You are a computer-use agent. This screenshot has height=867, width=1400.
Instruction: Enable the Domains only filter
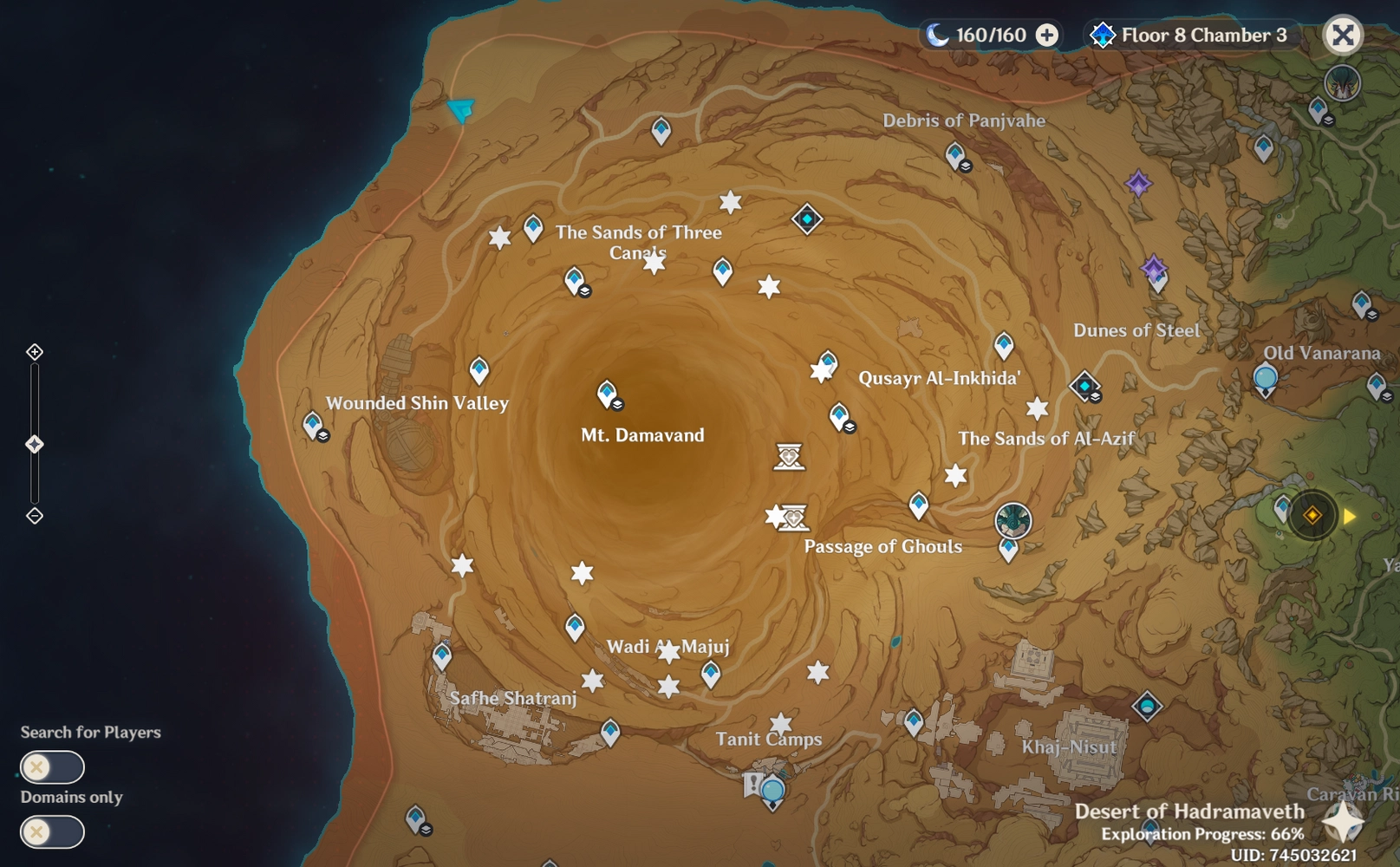pyautogui.click(x=52, y=831)
